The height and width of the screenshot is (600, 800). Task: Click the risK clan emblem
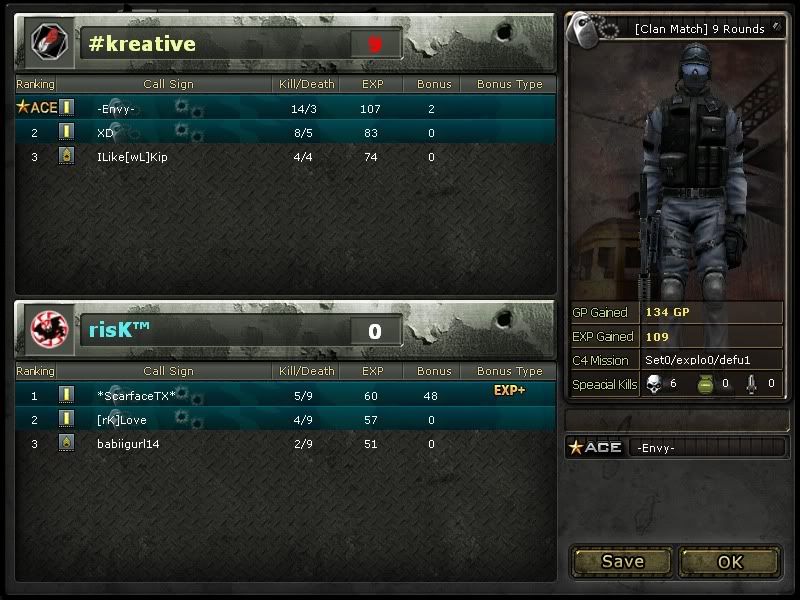click(x=47, y=329)
